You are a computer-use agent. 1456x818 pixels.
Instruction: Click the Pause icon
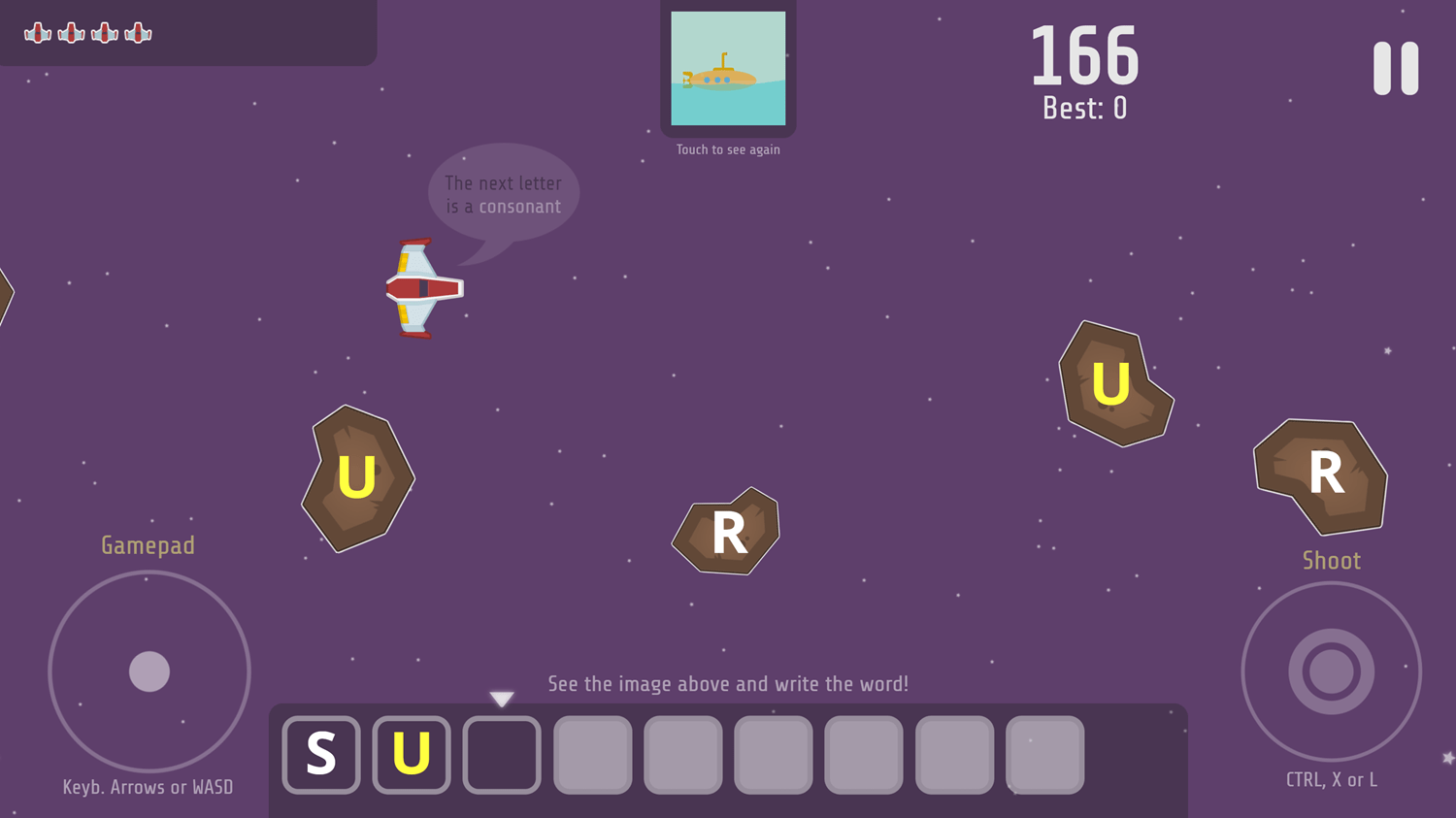(1395, 68)
